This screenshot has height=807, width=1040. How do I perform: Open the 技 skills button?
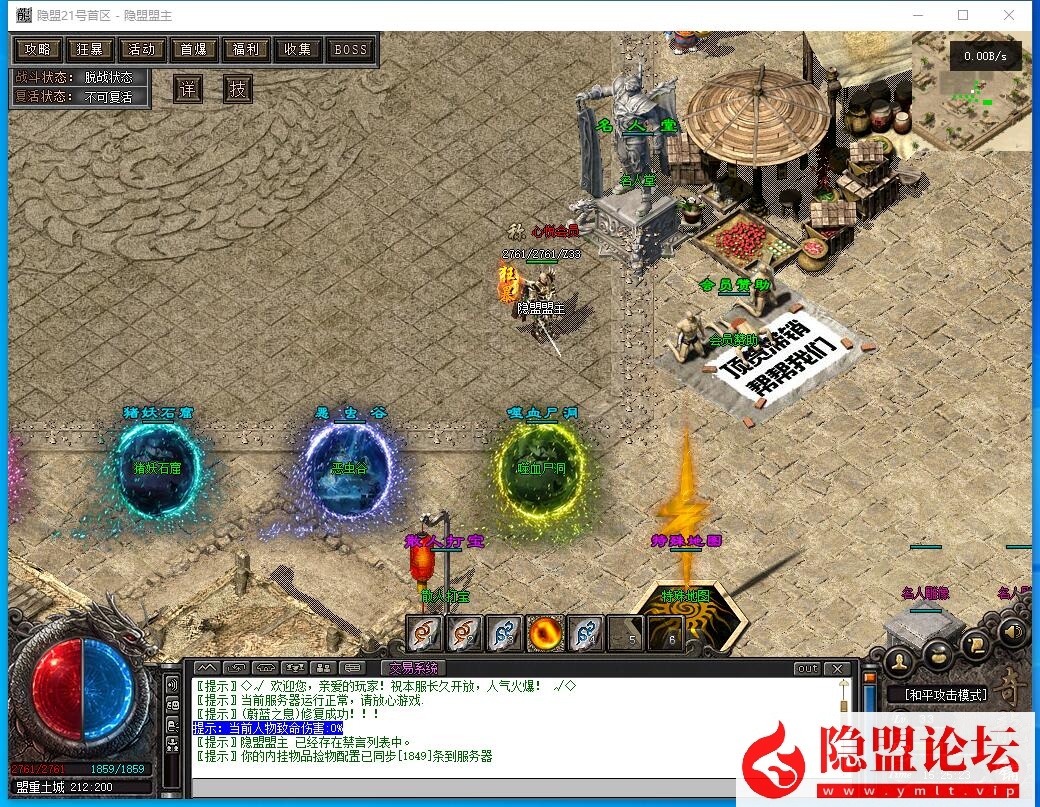tap(237, 89)
